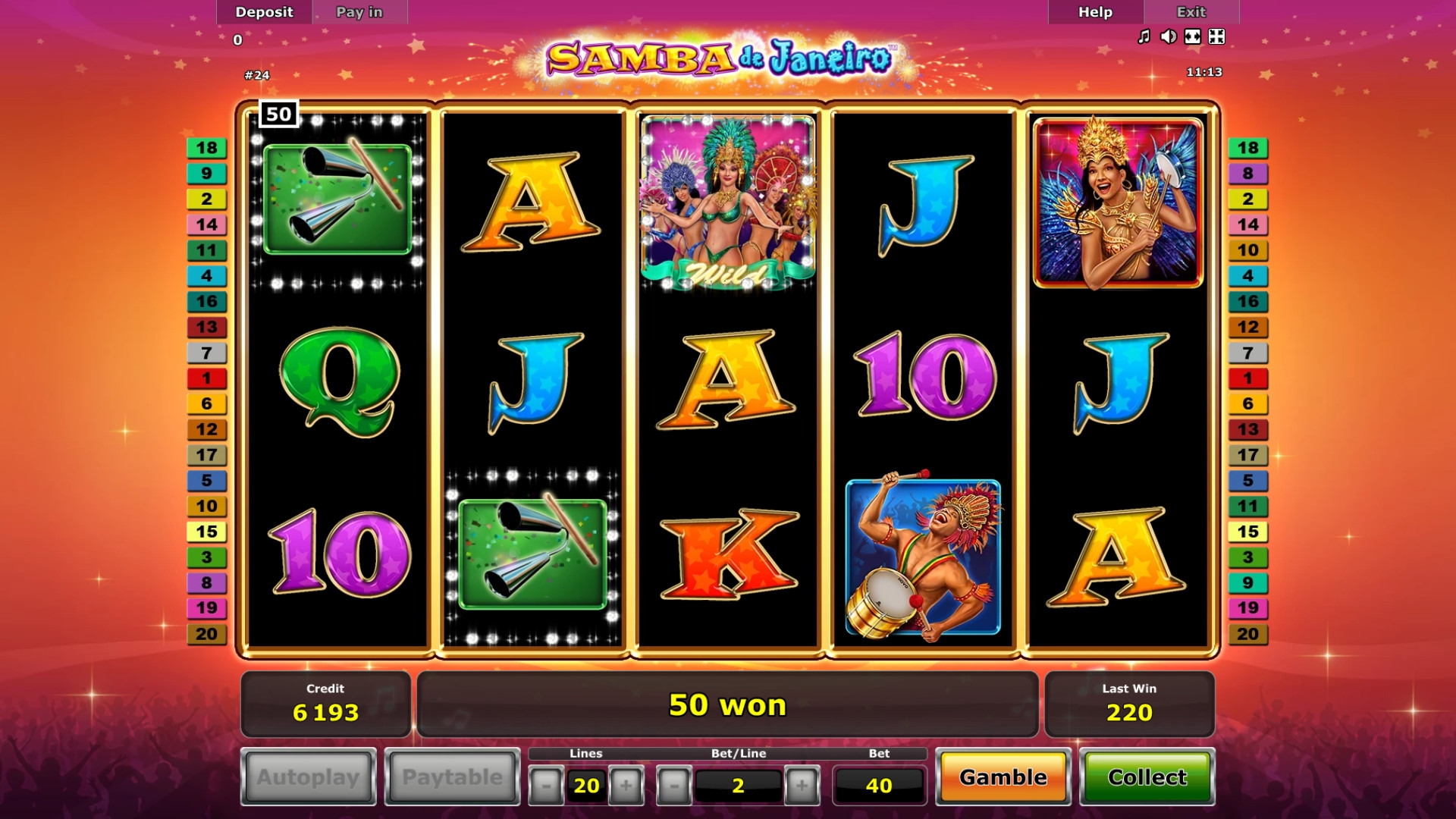Decrease the number of Lines
This screenshot has width=1456, height=819.
point(546,786)
